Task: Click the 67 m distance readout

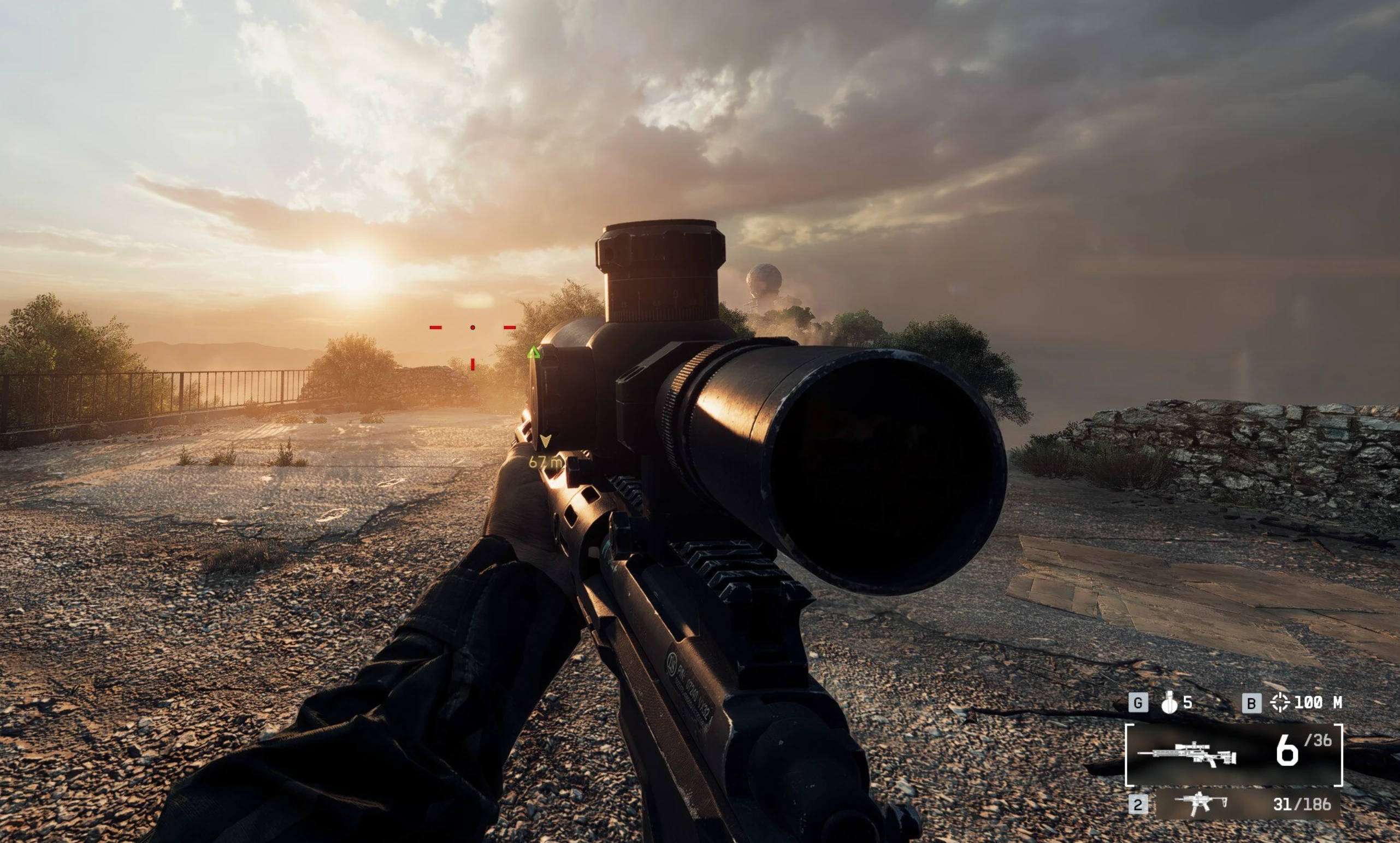Action: click(x=546, y=461)
